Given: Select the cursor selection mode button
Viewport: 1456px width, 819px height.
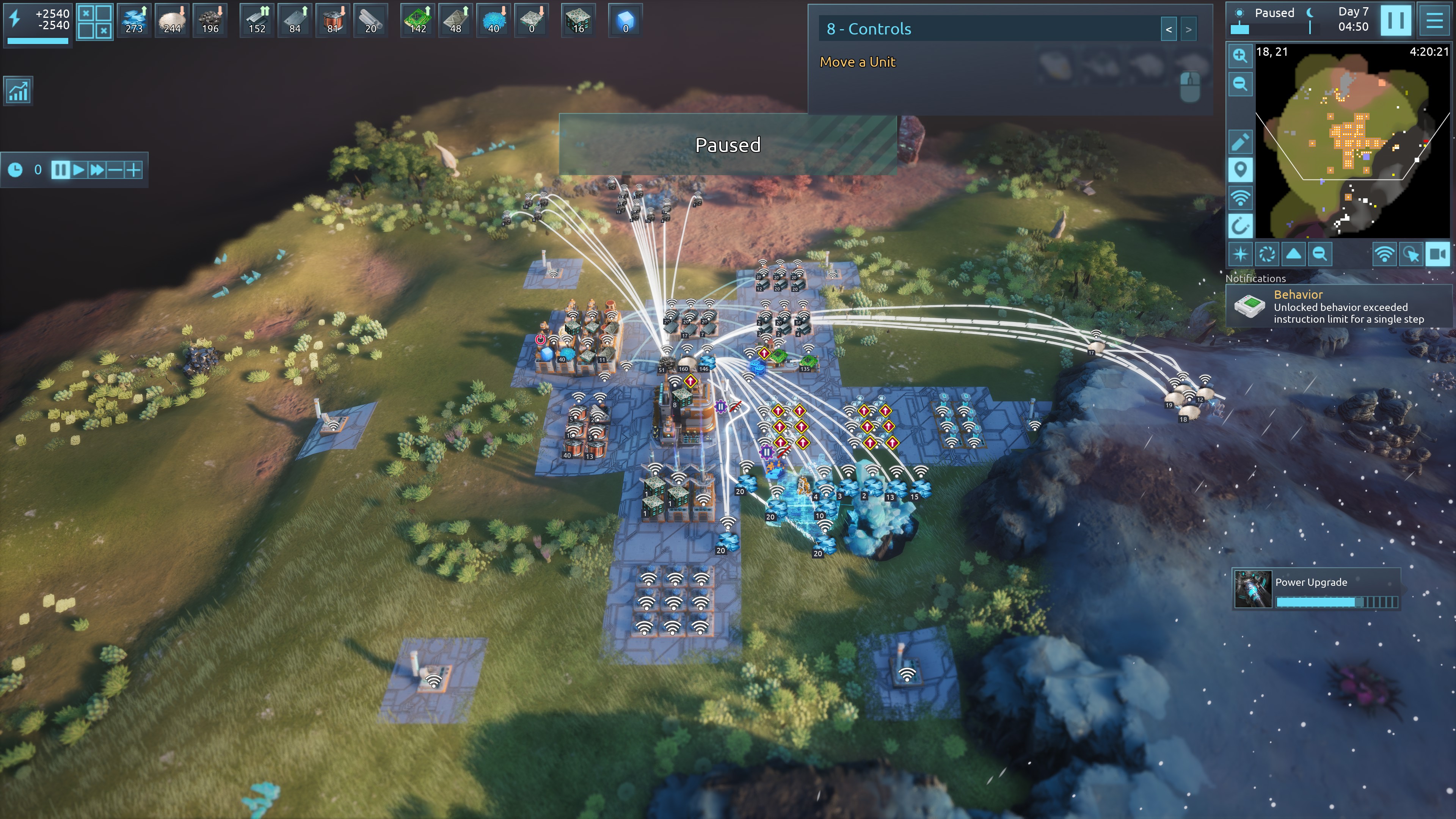Looking at the screenshot, I should pyautogui.click(x=1411, y=254).
